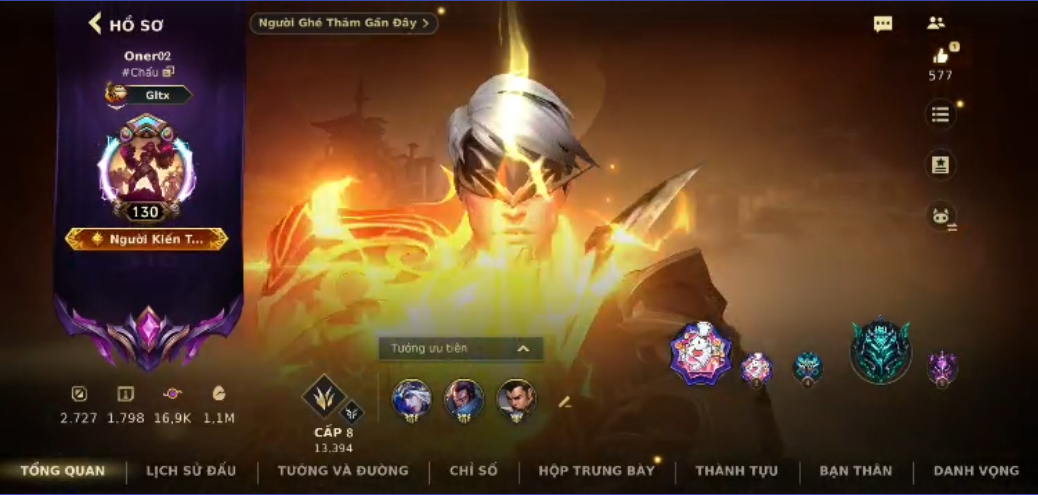Switch to the Thành Tựu tab
The image size is (1038, 495).
tap(735, 471)
